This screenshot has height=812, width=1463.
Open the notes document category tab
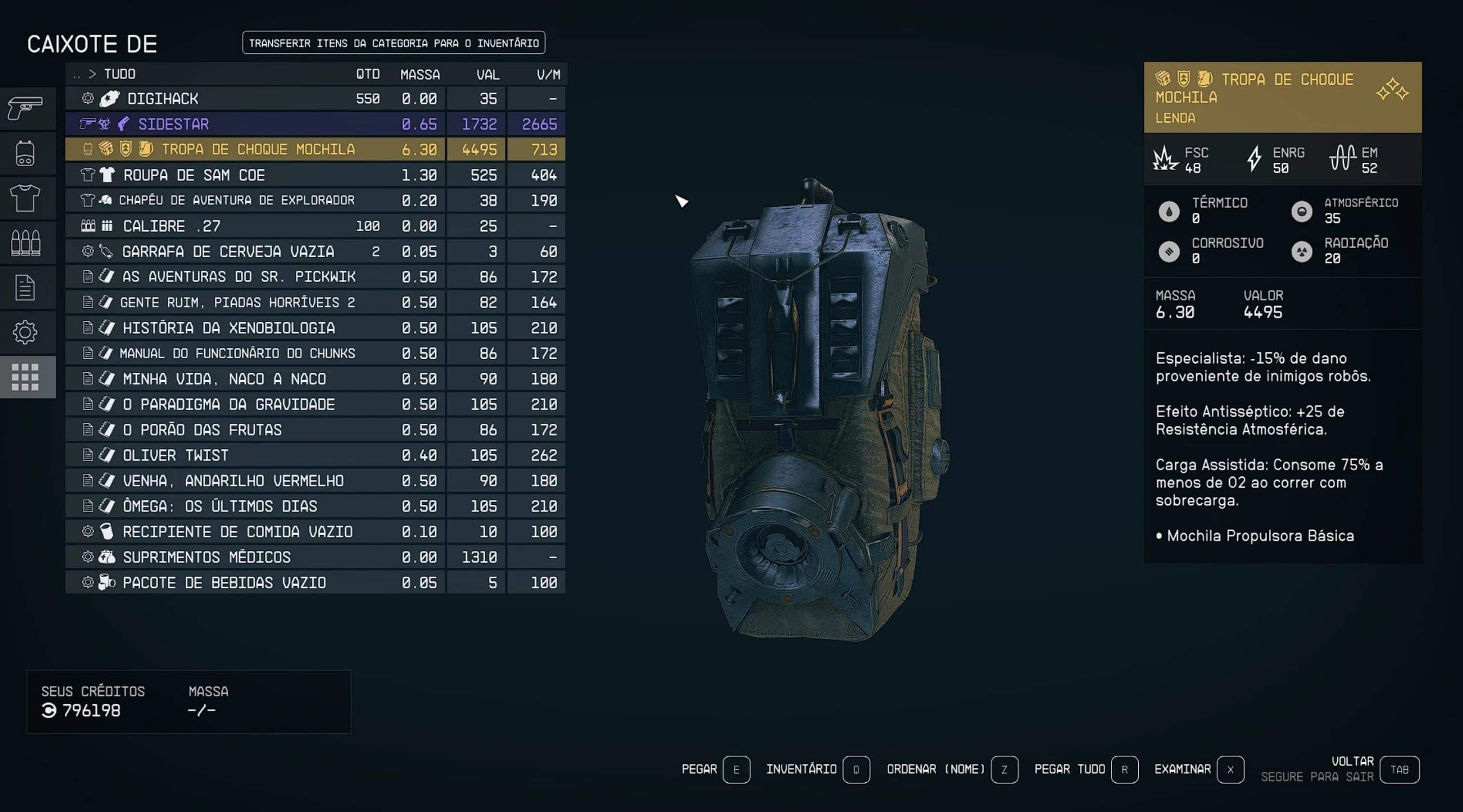(x=26, y=288)
